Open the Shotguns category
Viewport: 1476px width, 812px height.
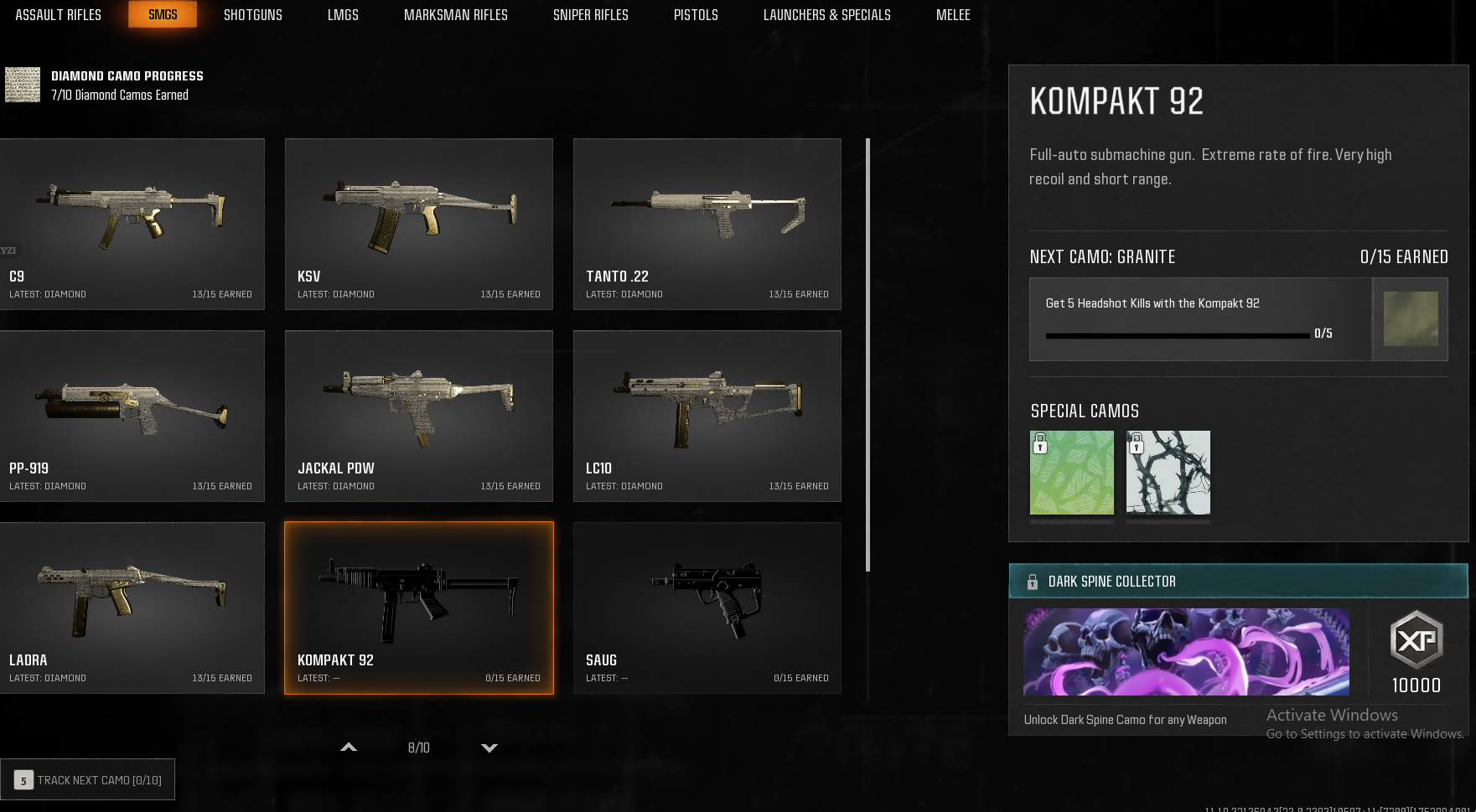(x=252, y=15)
